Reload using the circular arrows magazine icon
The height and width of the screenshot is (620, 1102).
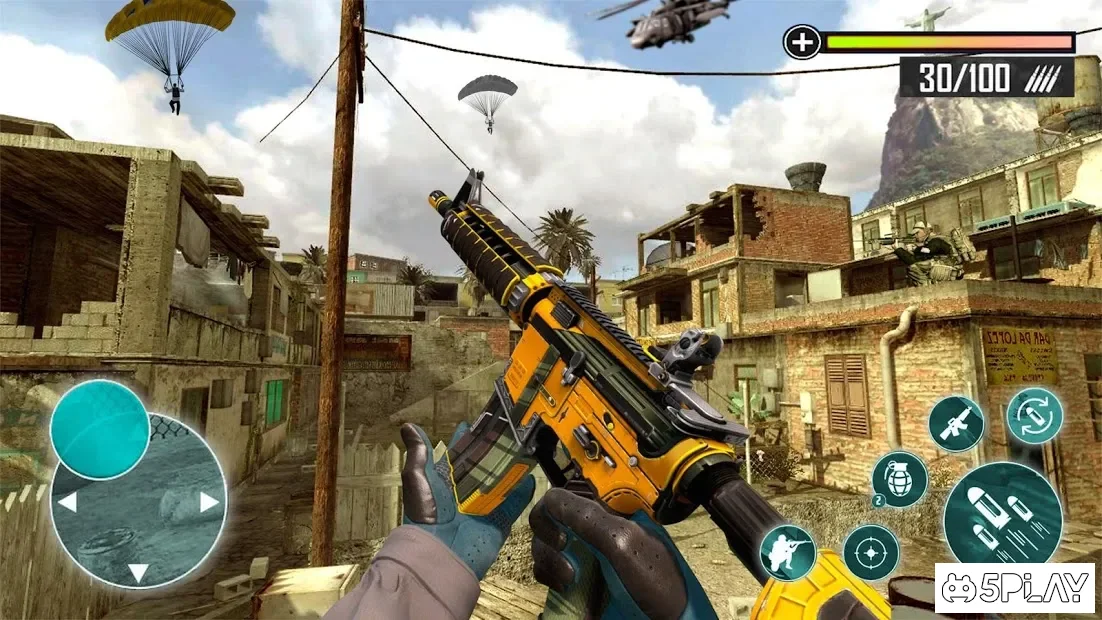(x=1034, y=415)
